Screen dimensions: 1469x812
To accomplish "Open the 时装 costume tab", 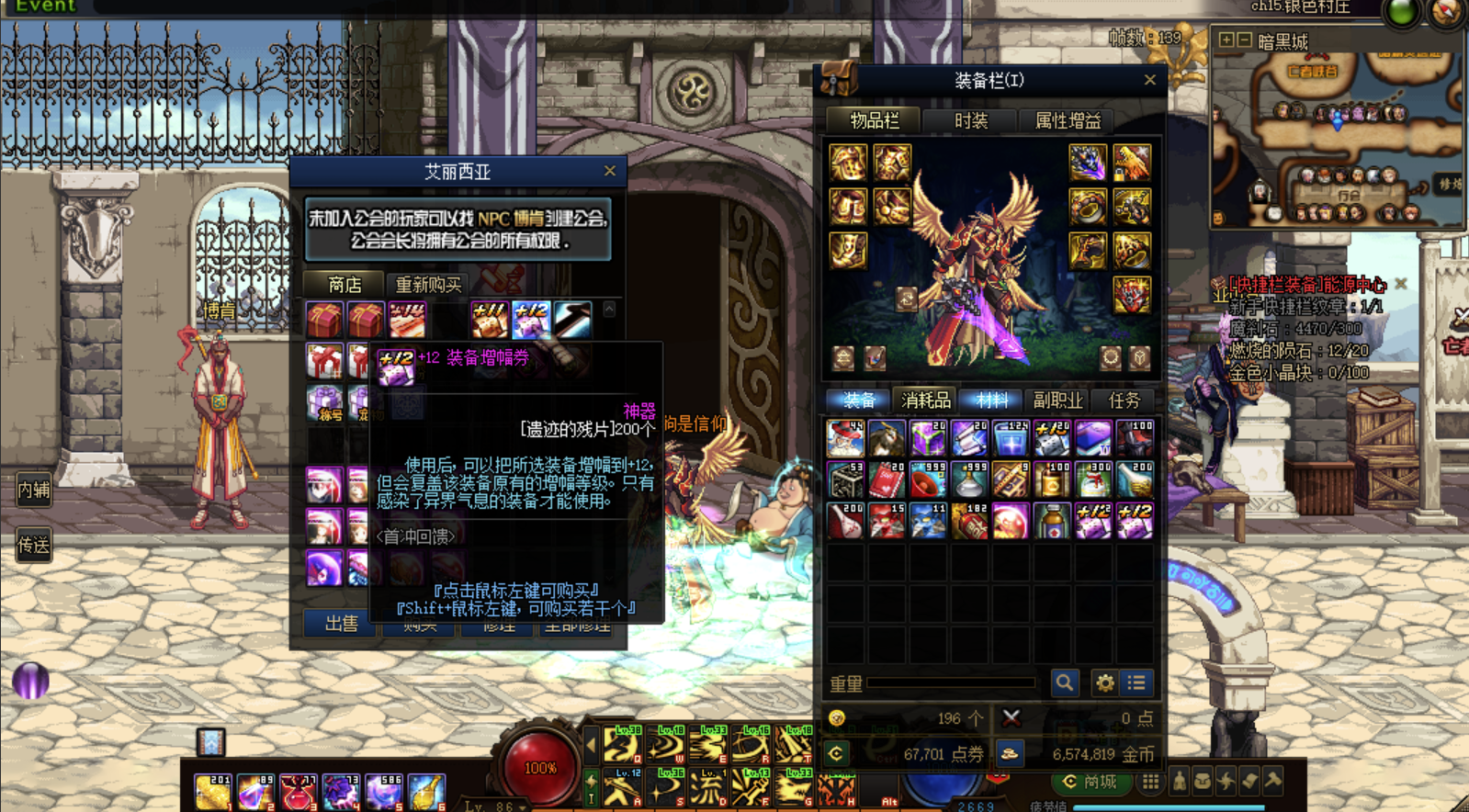I will click(970, 120).
